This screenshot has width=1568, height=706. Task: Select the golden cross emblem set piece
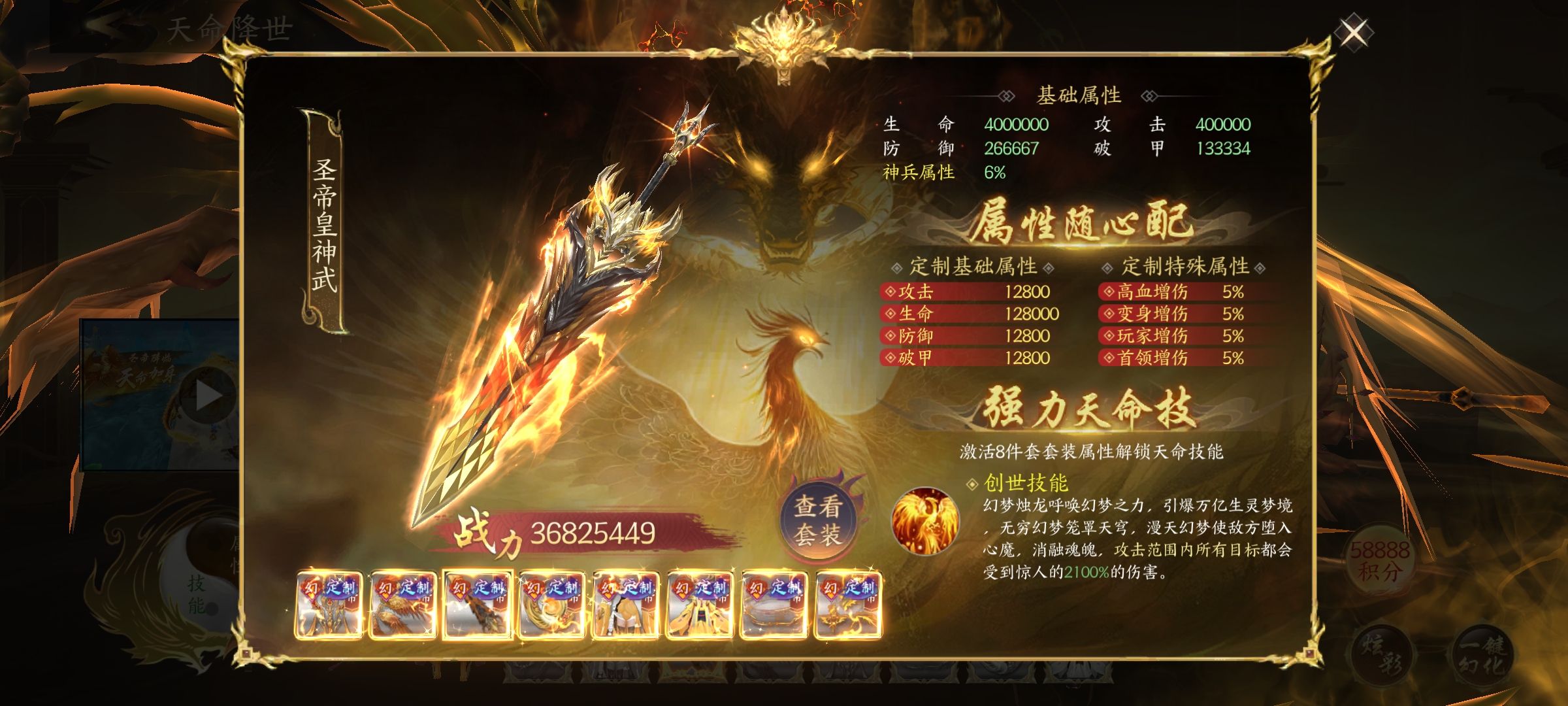coord(848,605)
